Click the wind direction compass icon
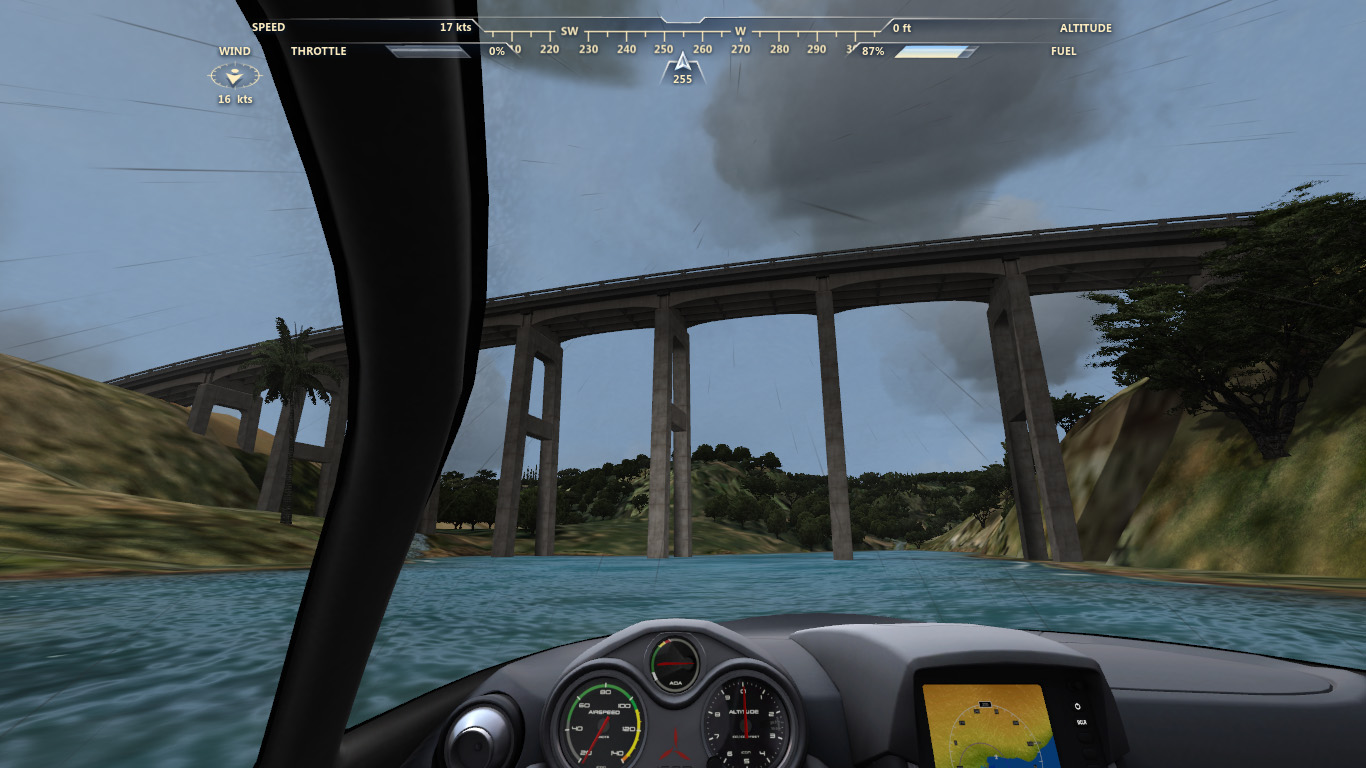Image resolution: width=1366 pixels, height=768 pixels. 234,76
